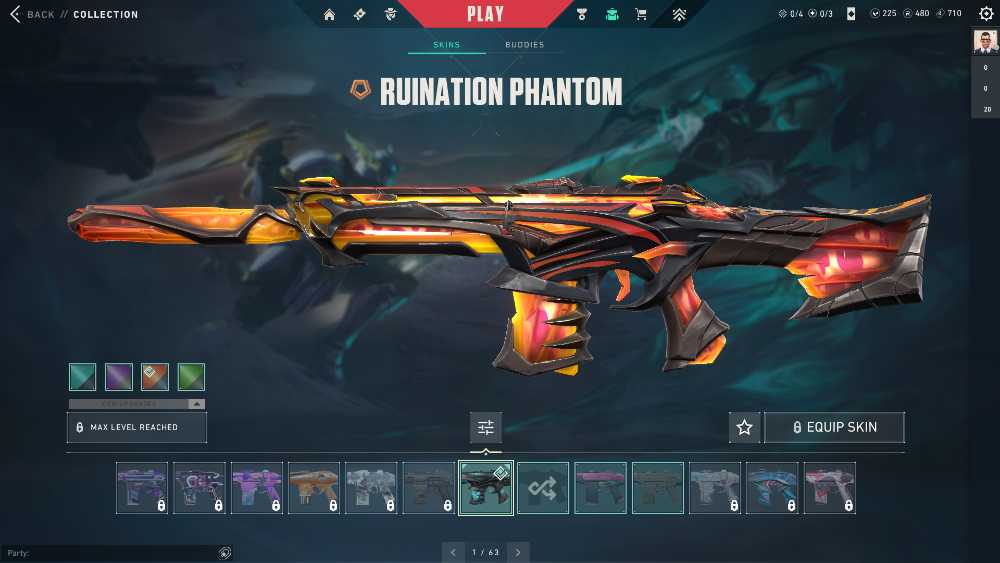Open the player avatar portrait
Viewport: 1000px width, 563px height.
(x=986, y=41)
